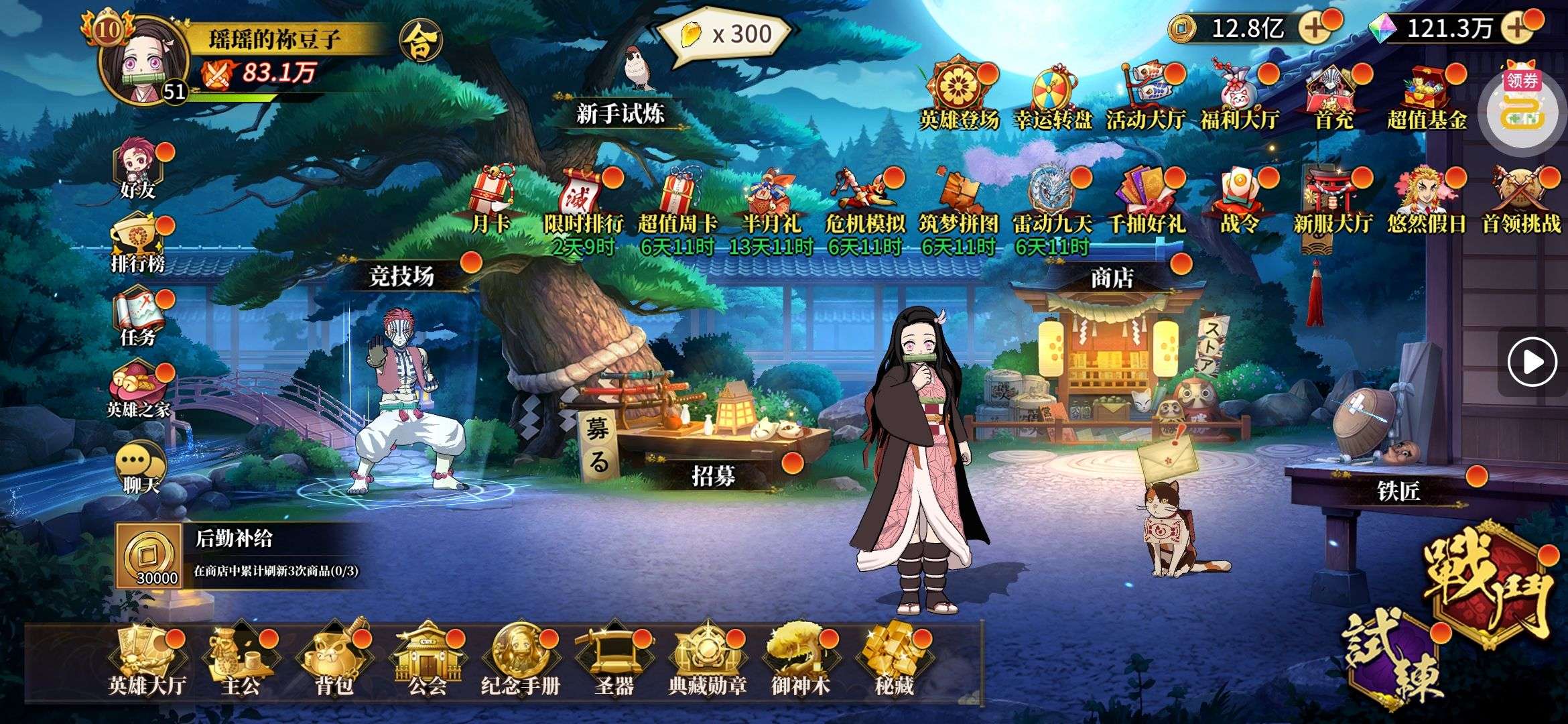The image size is (1568, 724).
Task: Visit the 商店 shop
Action: click(x=1112, y=276)
